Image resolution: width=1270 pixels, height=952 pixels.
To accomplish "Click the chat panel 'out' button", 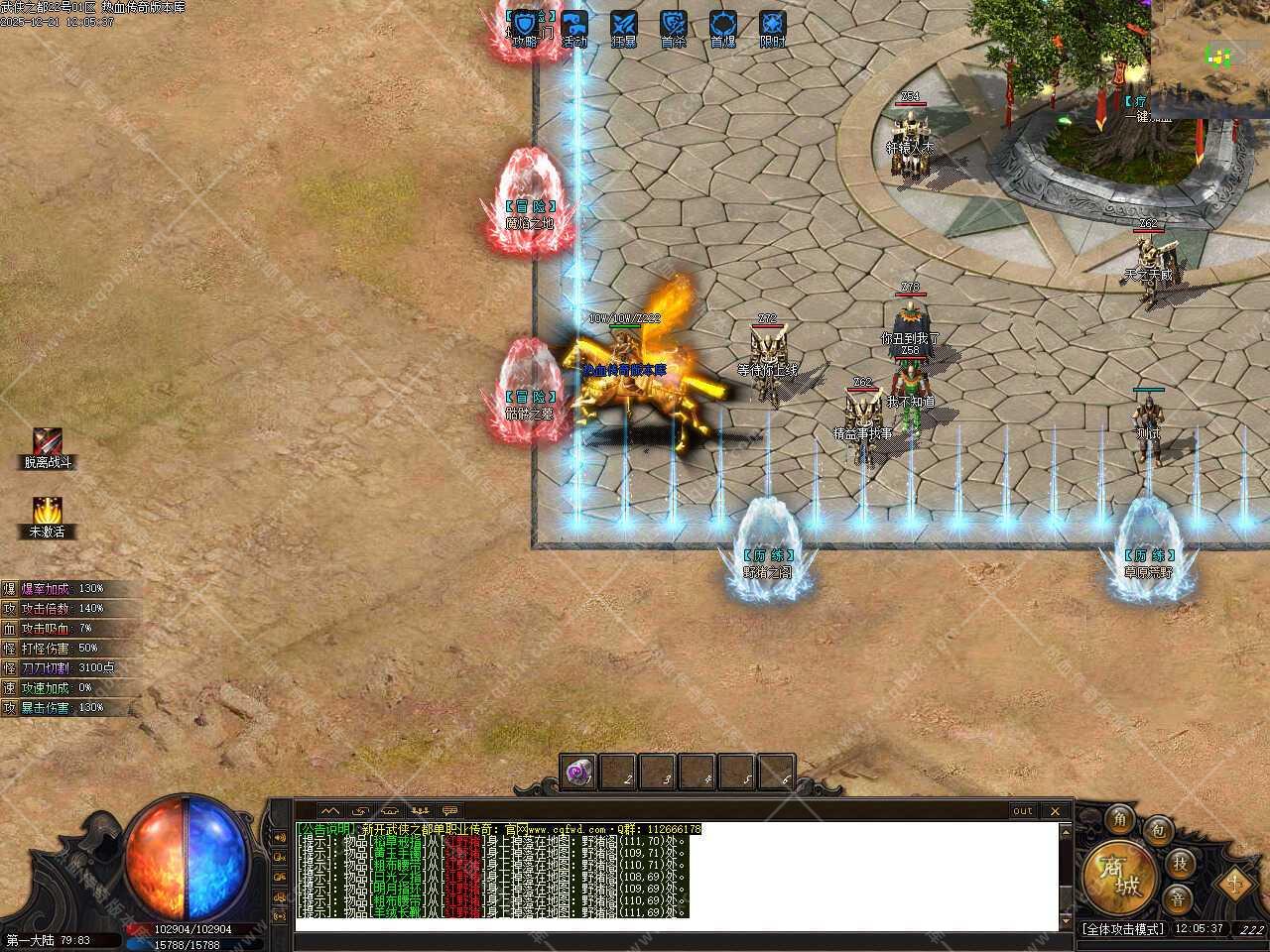I will click(x=1022, y=811).
